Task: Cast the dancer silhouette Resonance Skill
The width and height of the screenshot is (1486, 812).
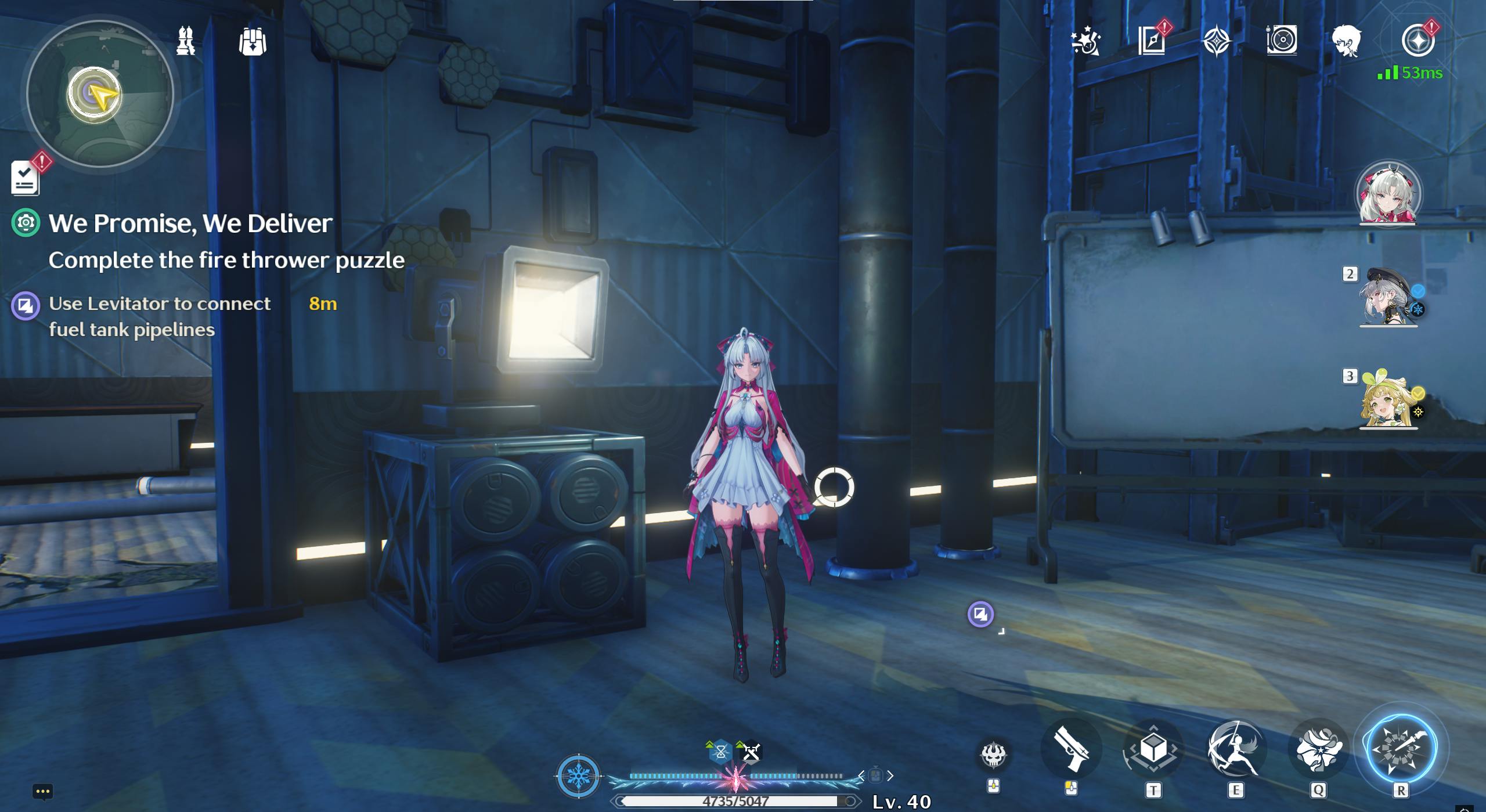Action: point(1235,749)
